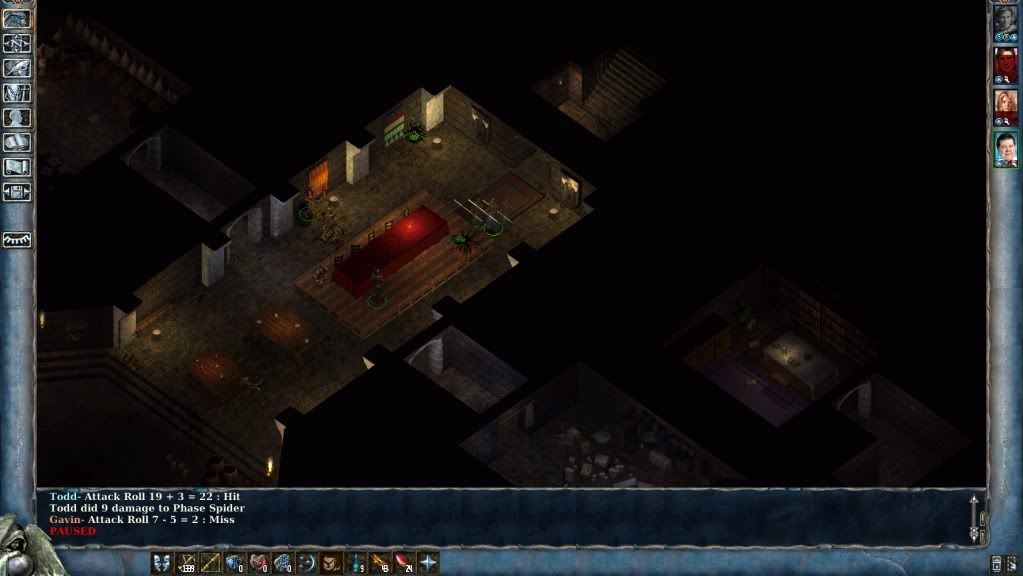Screen dimensions: 1023x576
Task: Use the potion slot showing 9
Action: tap(356, 563)
